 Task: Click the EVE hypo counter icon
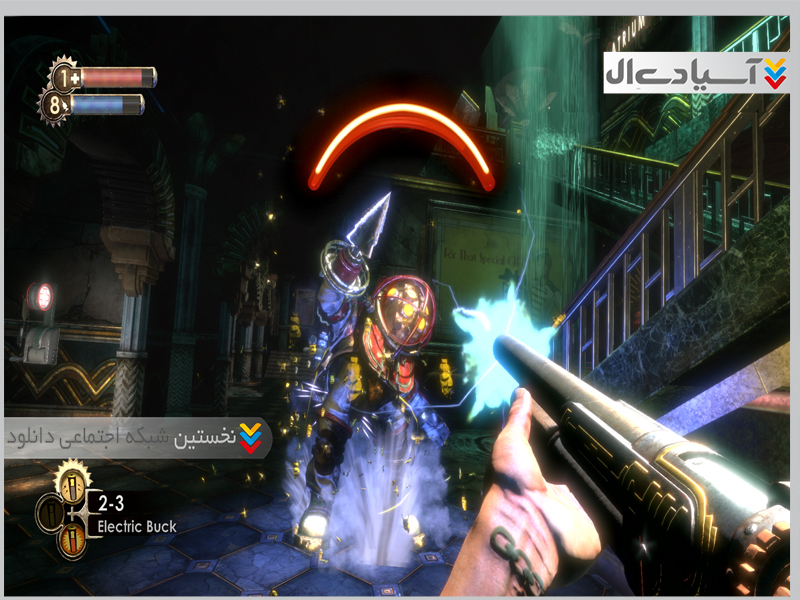pyautogui.click(x=56, y=104)
